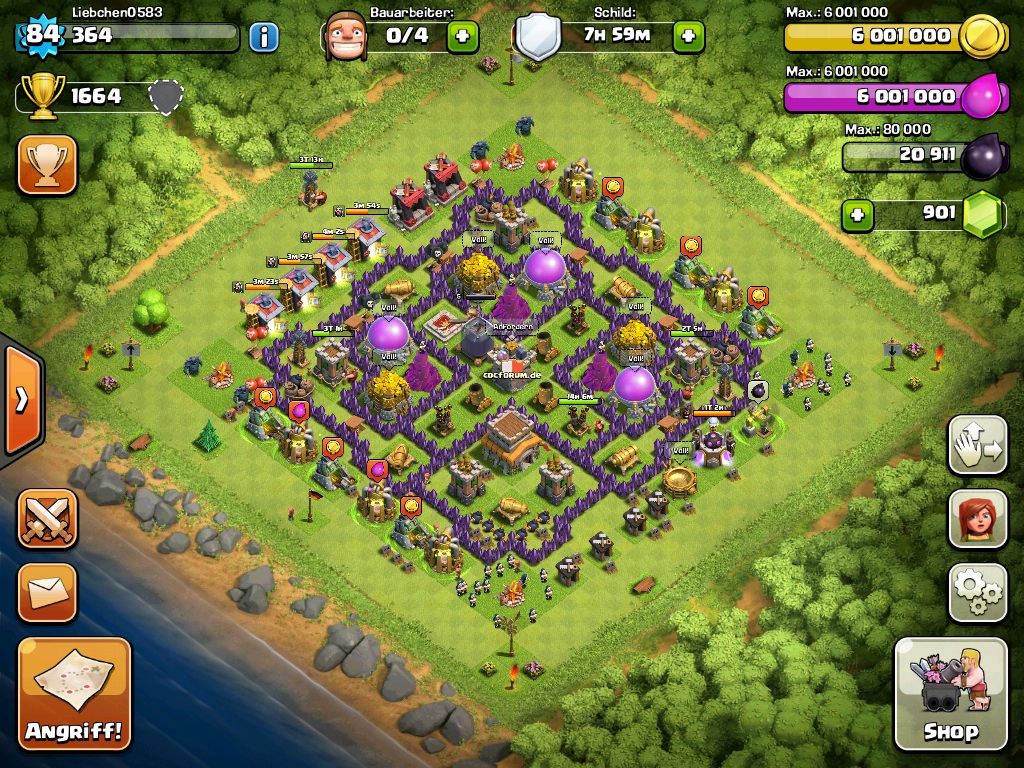Tap the level 84 experience star
The height and width of the screenshot is (768, 1024).
click(x=43, y=35)
